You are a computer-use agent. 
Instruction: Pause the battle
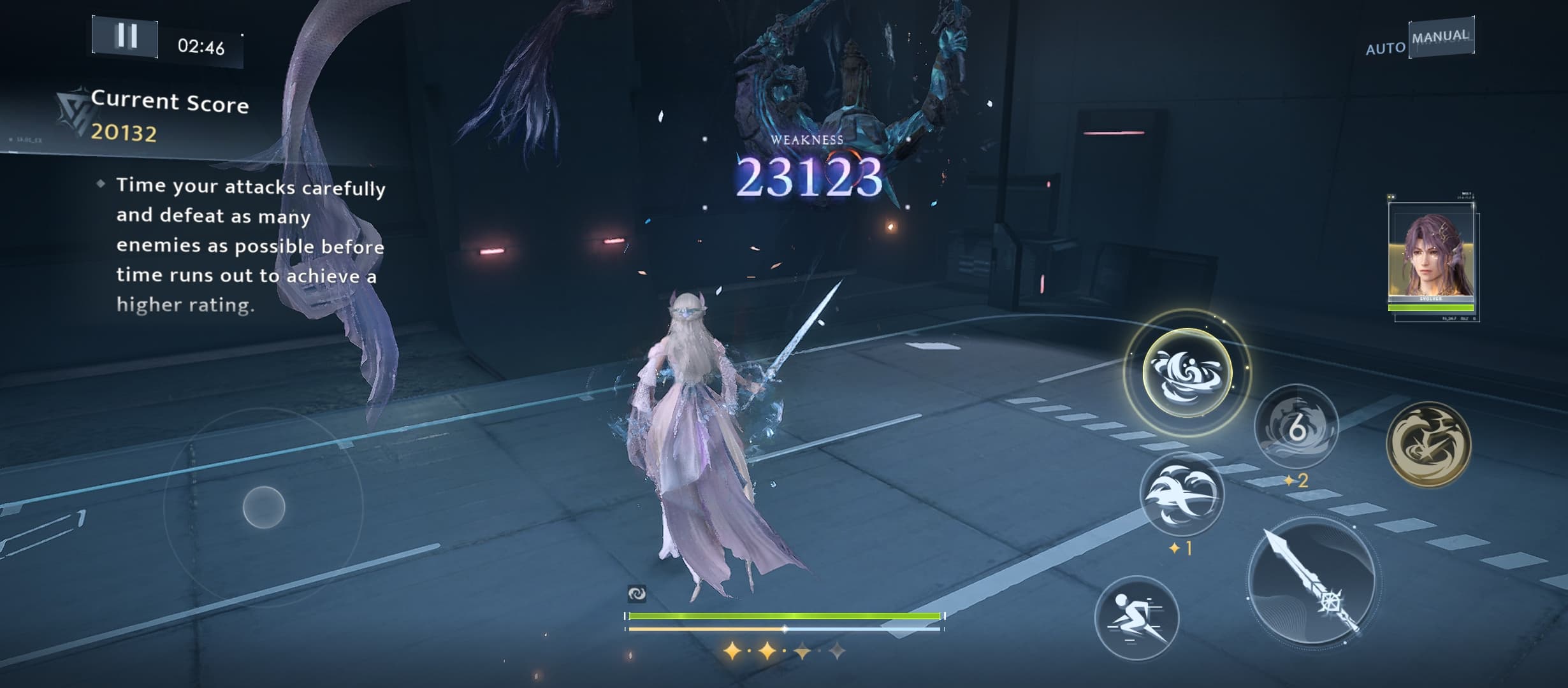click(126, 36)
